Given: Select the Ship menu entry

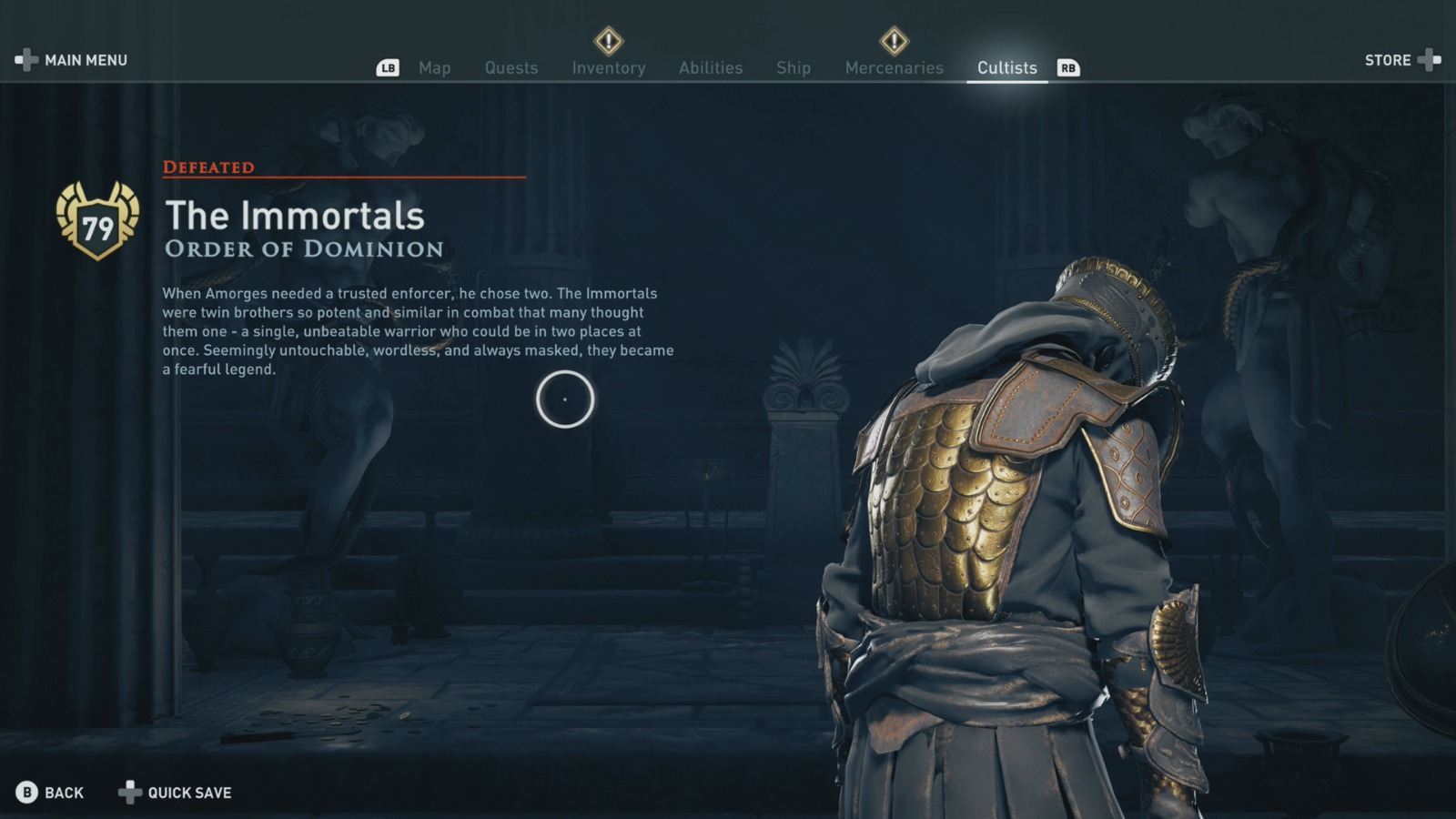Looking at the screenshot, I should click(794, 67).
